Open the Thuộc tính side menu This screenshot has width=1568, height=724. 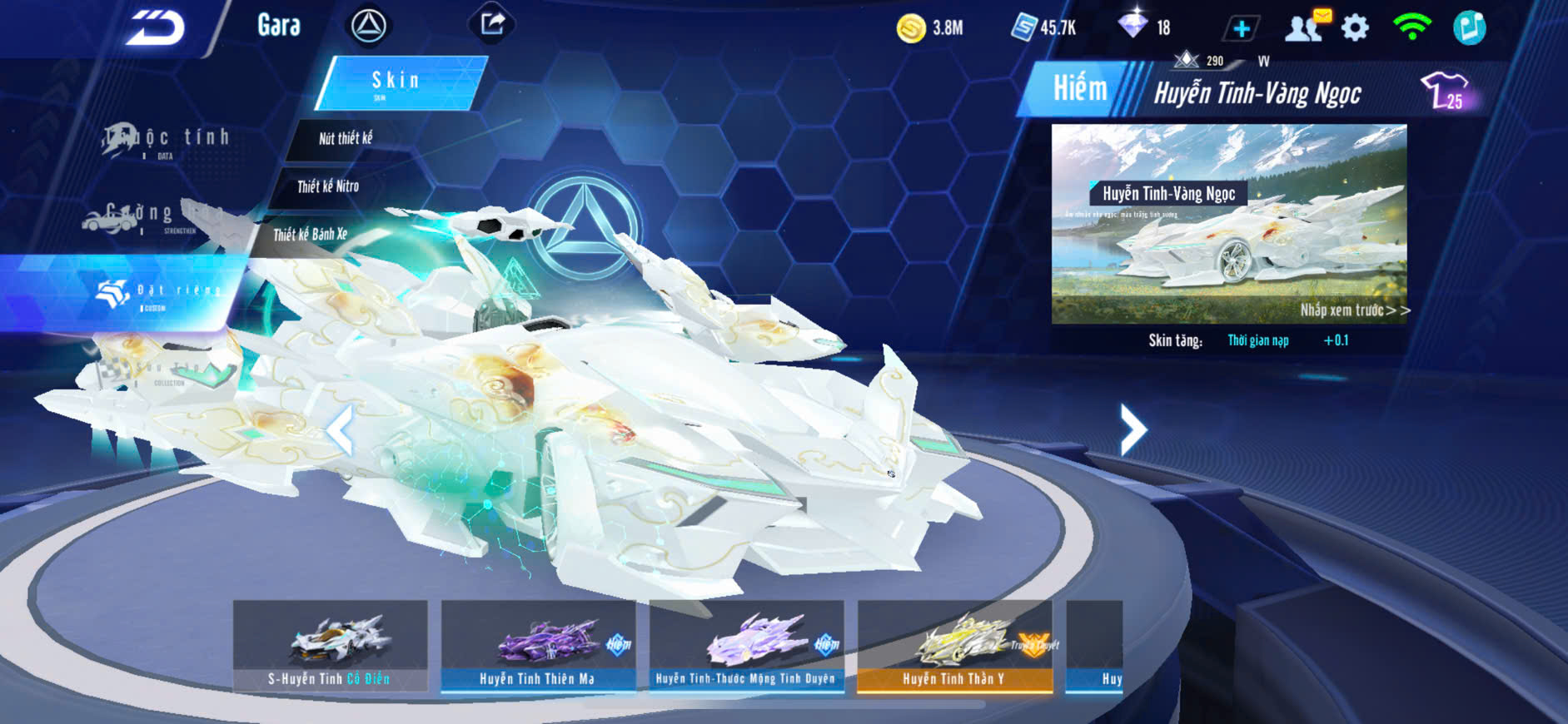pos(167,140)
